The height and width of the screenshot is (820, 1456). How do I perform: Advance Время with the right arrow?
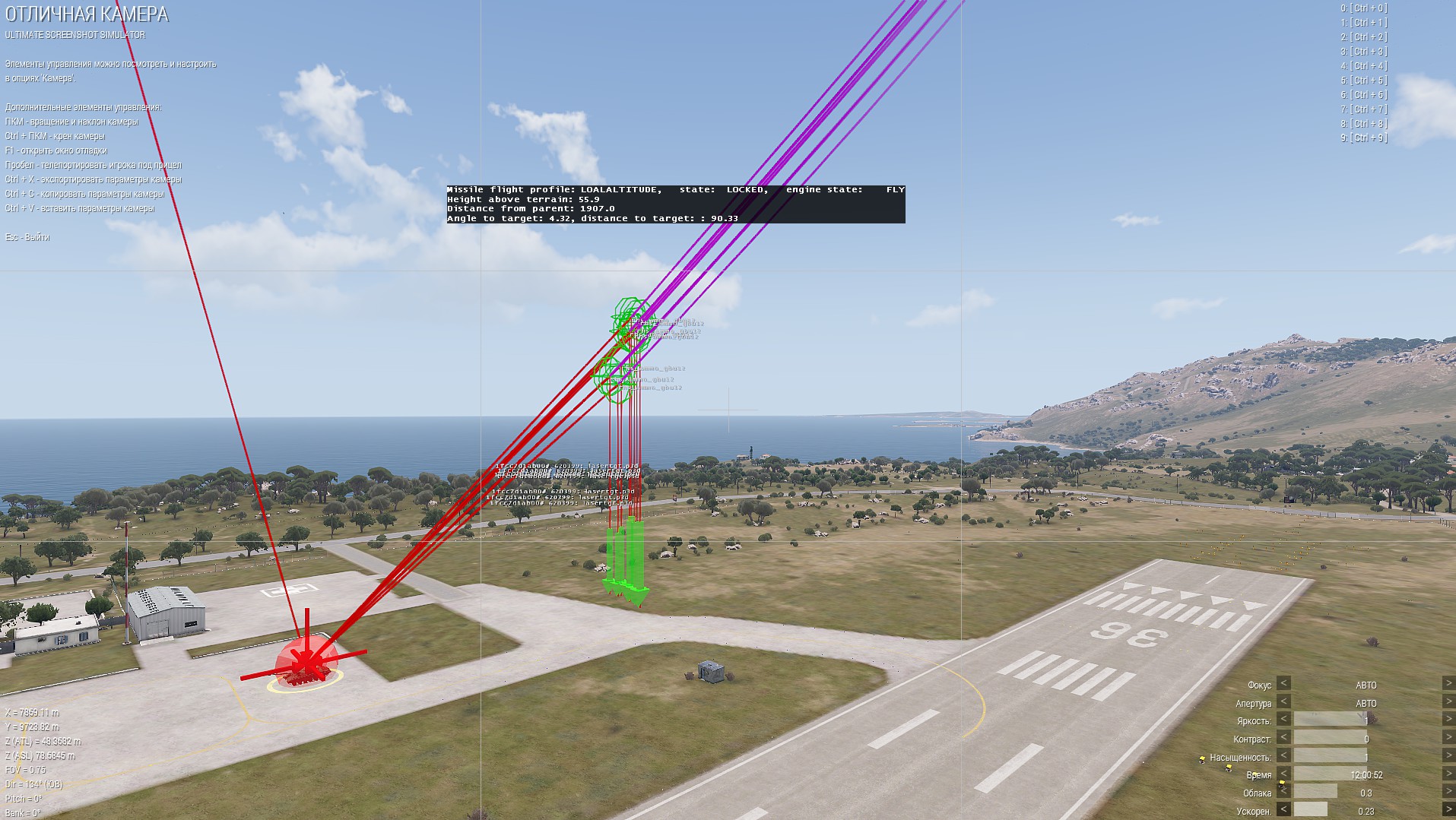coord(1448,774)
